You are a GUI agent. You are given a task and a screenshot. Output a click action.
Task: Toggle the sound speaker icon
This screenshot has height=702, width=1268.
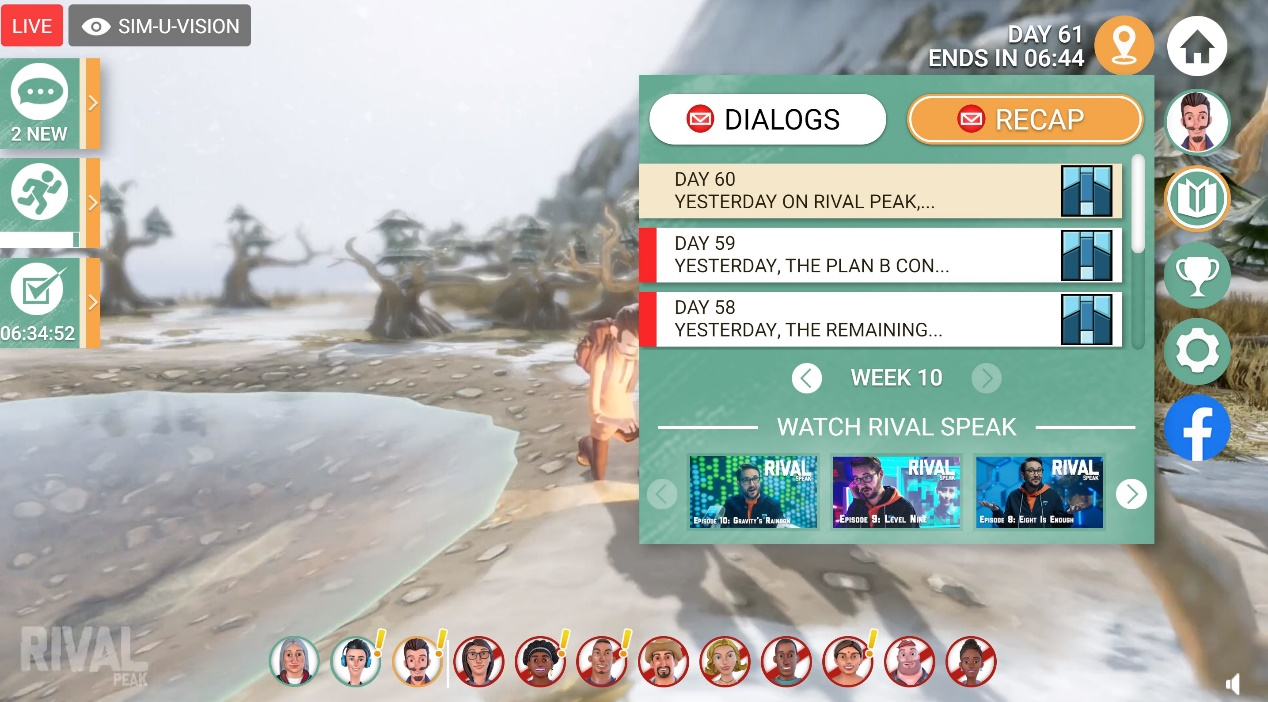(x=1234, y=684)
